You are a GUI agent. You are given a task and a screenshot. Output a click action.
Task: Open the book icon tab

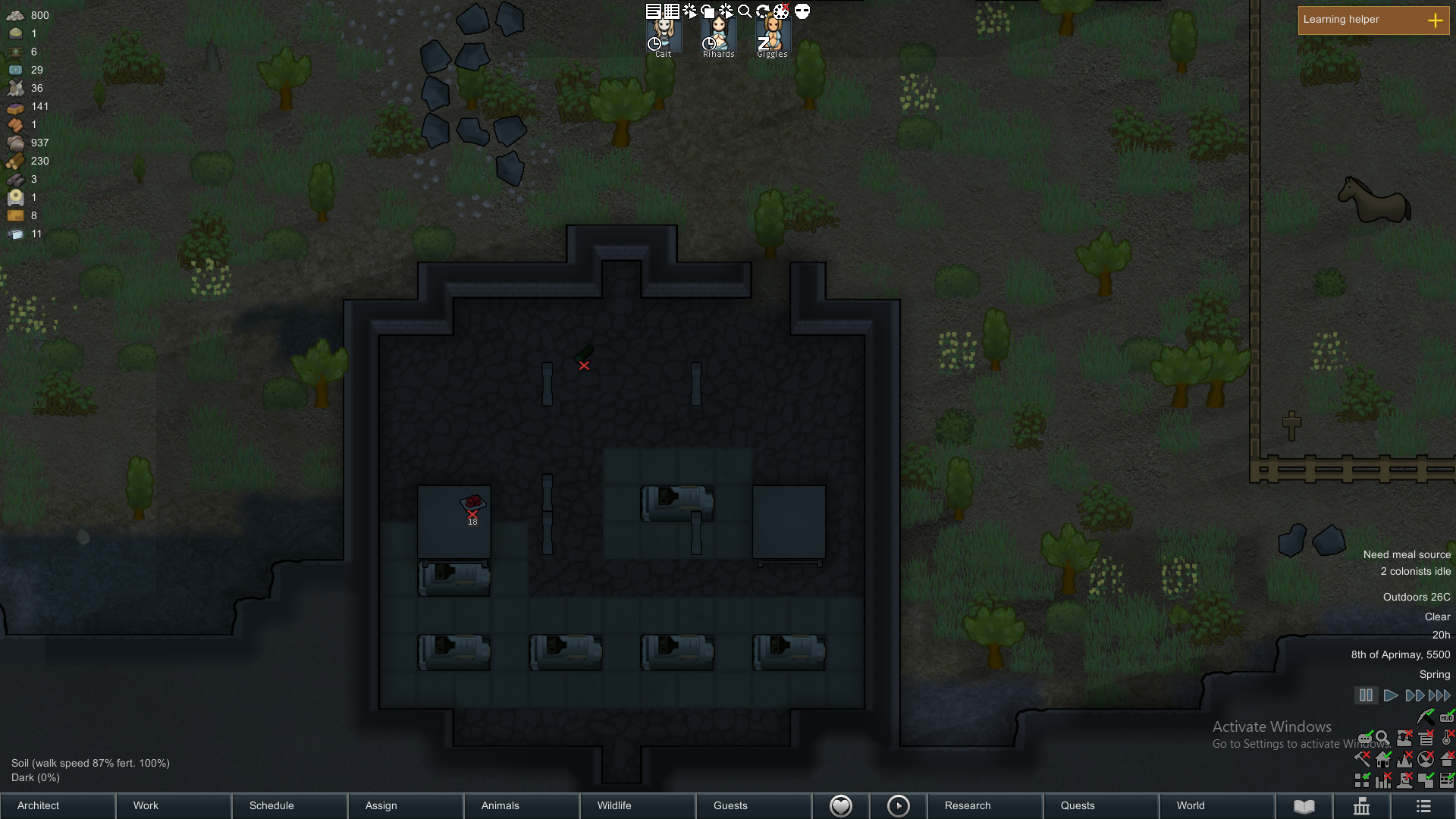(x=1304, y=806)
